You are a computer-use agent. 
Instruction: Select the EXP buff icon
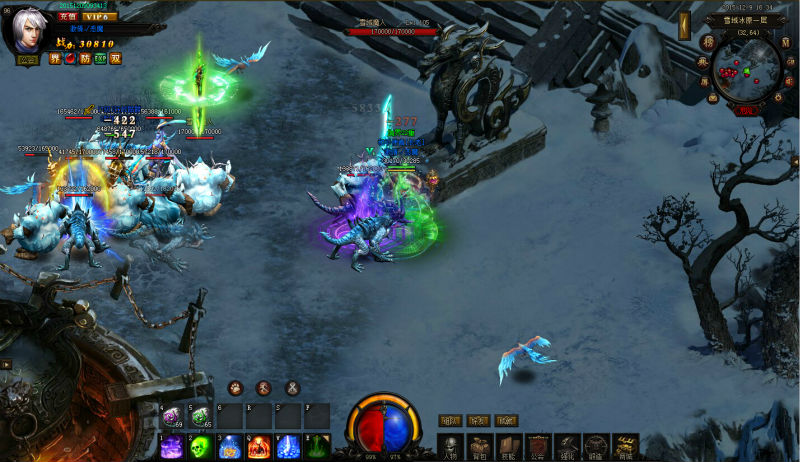(99, 58)
